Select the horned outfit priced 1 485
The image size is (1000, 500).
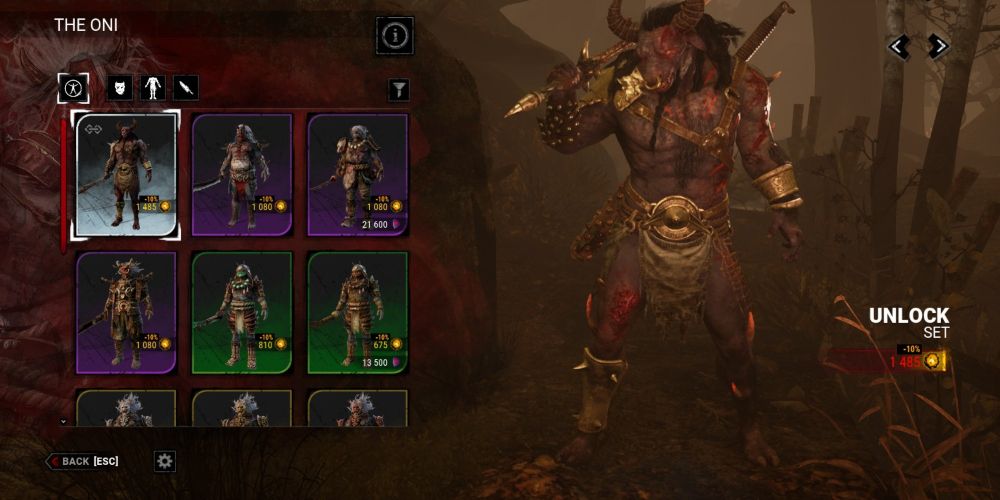(x=127, y=175)
